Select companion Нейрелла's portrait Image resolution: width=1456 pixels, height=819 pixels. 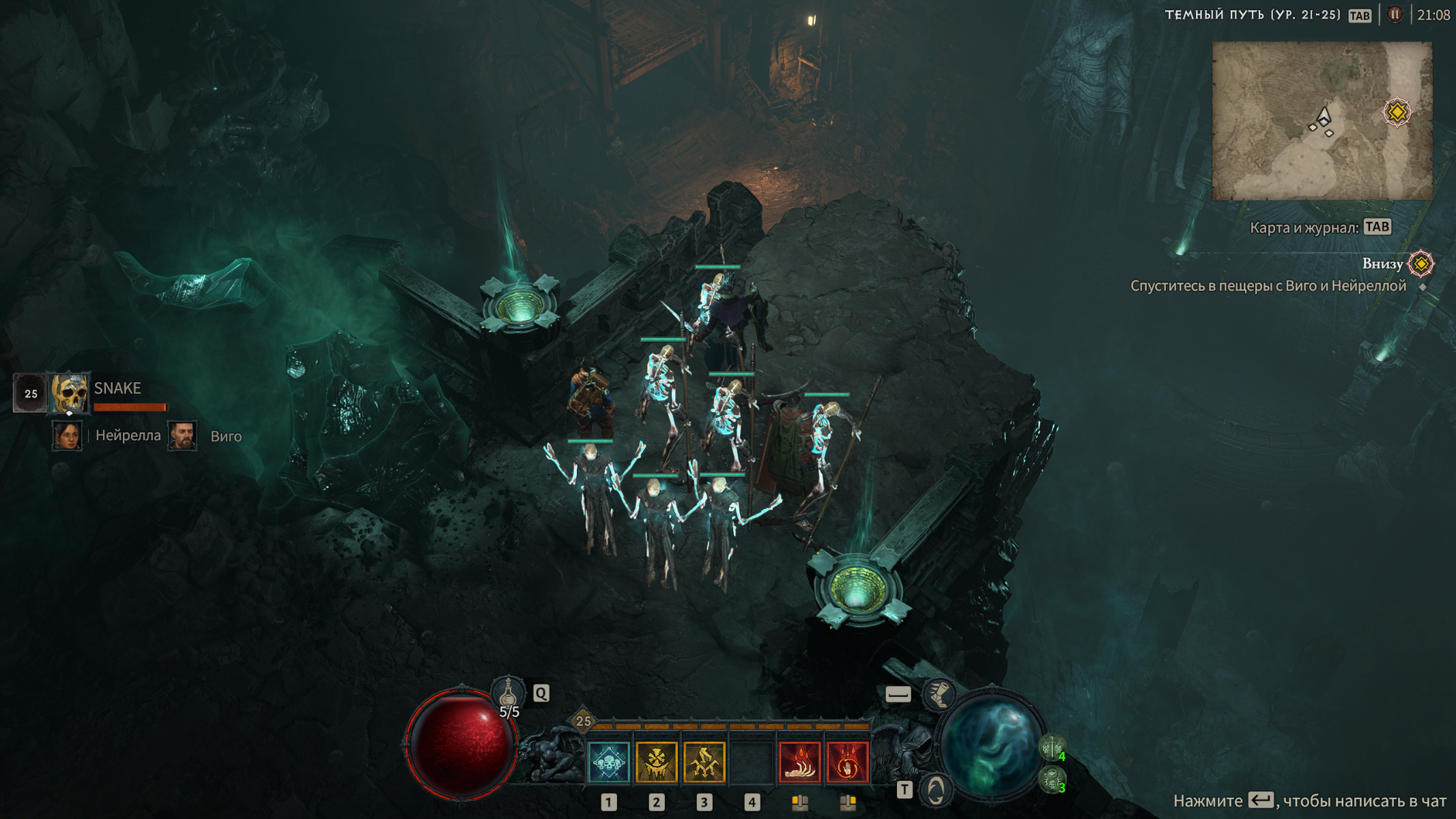(x=67, y=435)
